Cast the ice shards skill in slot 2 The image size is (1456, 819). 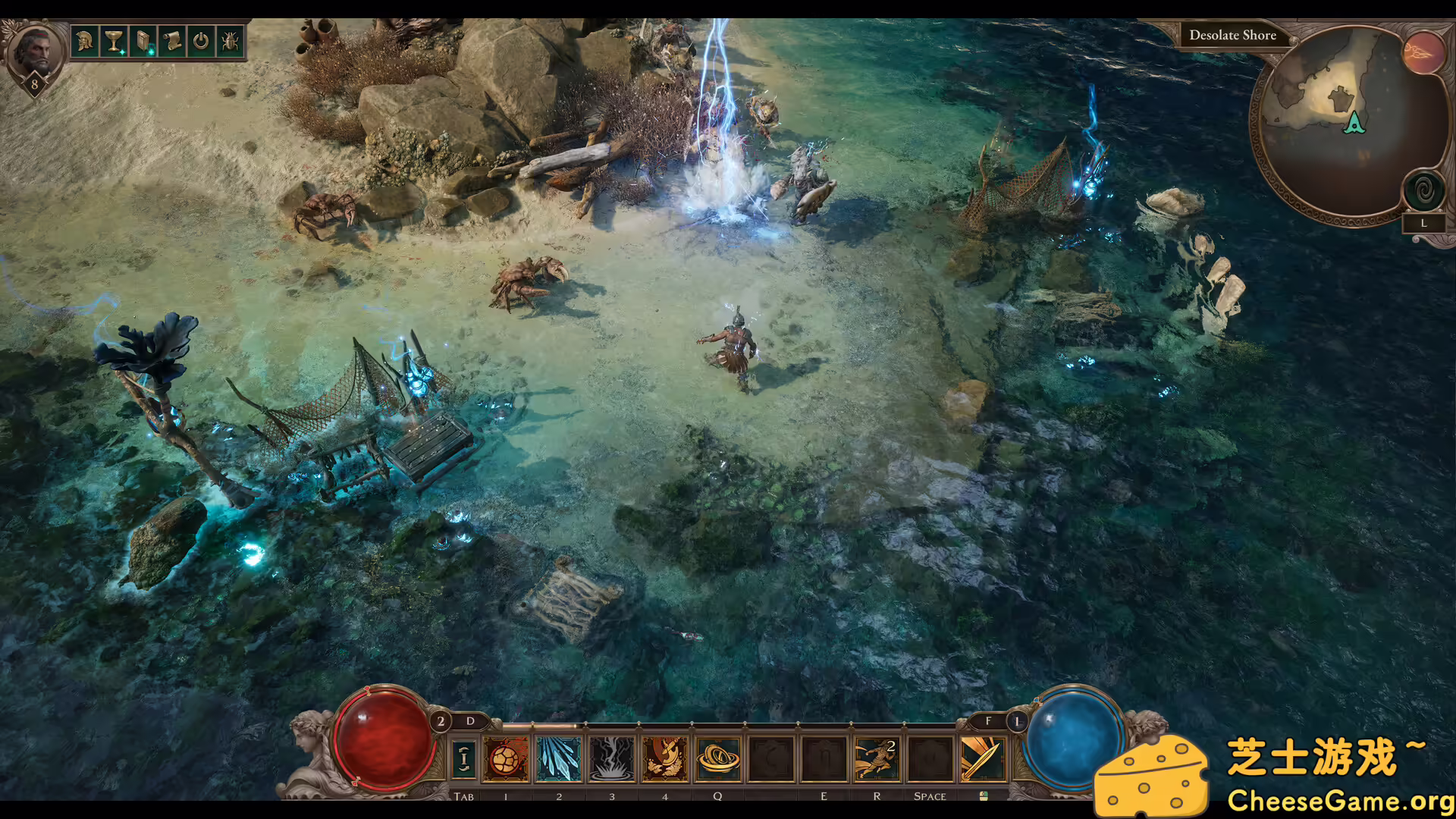point(559,758)
